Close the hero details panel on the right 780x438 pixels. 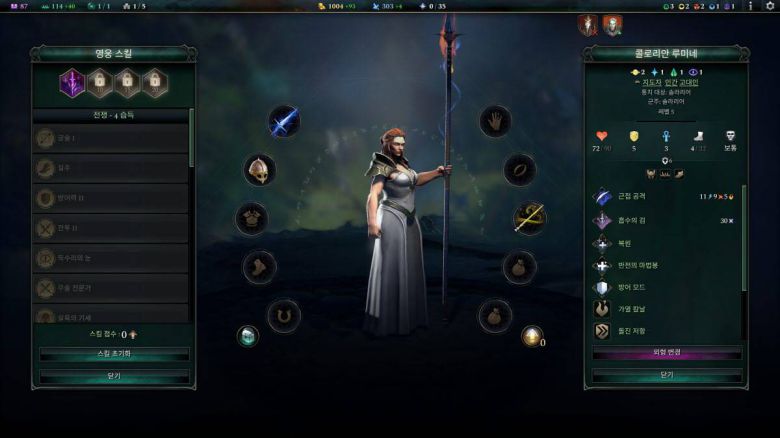tap(666, 375)
